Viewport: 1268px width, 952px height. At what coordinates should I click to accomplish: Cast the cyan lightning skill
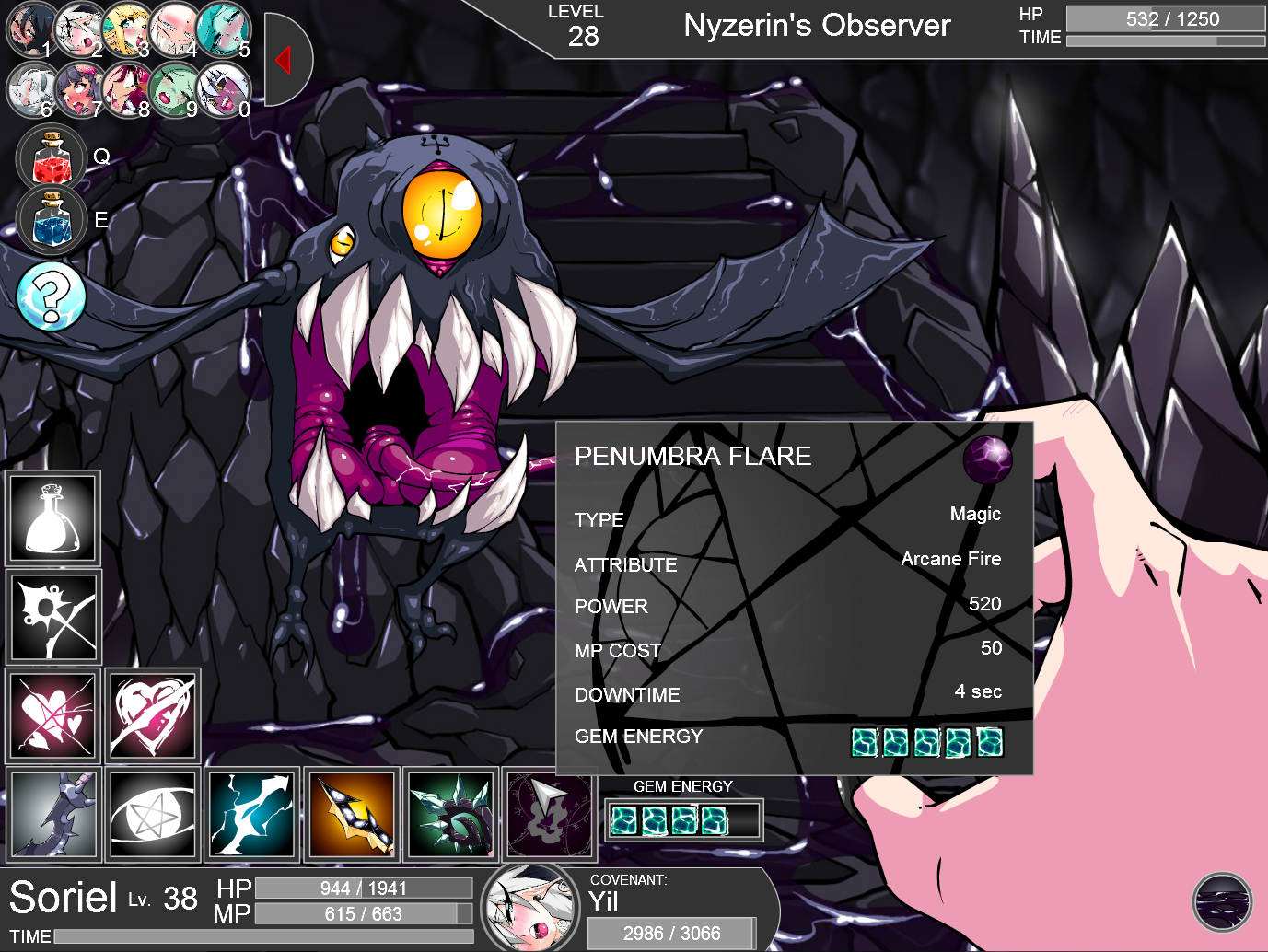pos(252,814)
